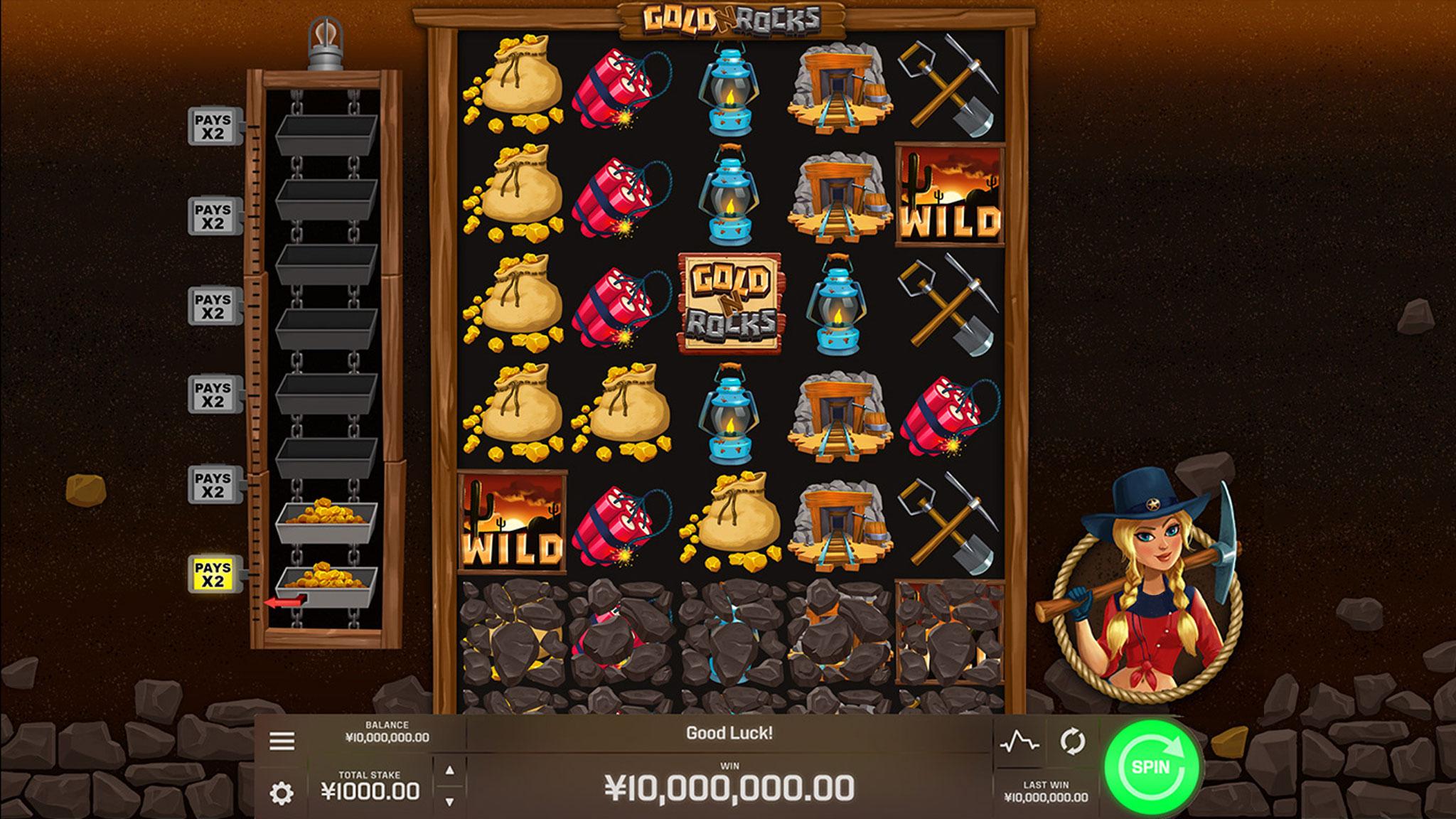Spin the reels with the green SPIN button
The image size is (1456, 819).
[x=1152, y=767]
